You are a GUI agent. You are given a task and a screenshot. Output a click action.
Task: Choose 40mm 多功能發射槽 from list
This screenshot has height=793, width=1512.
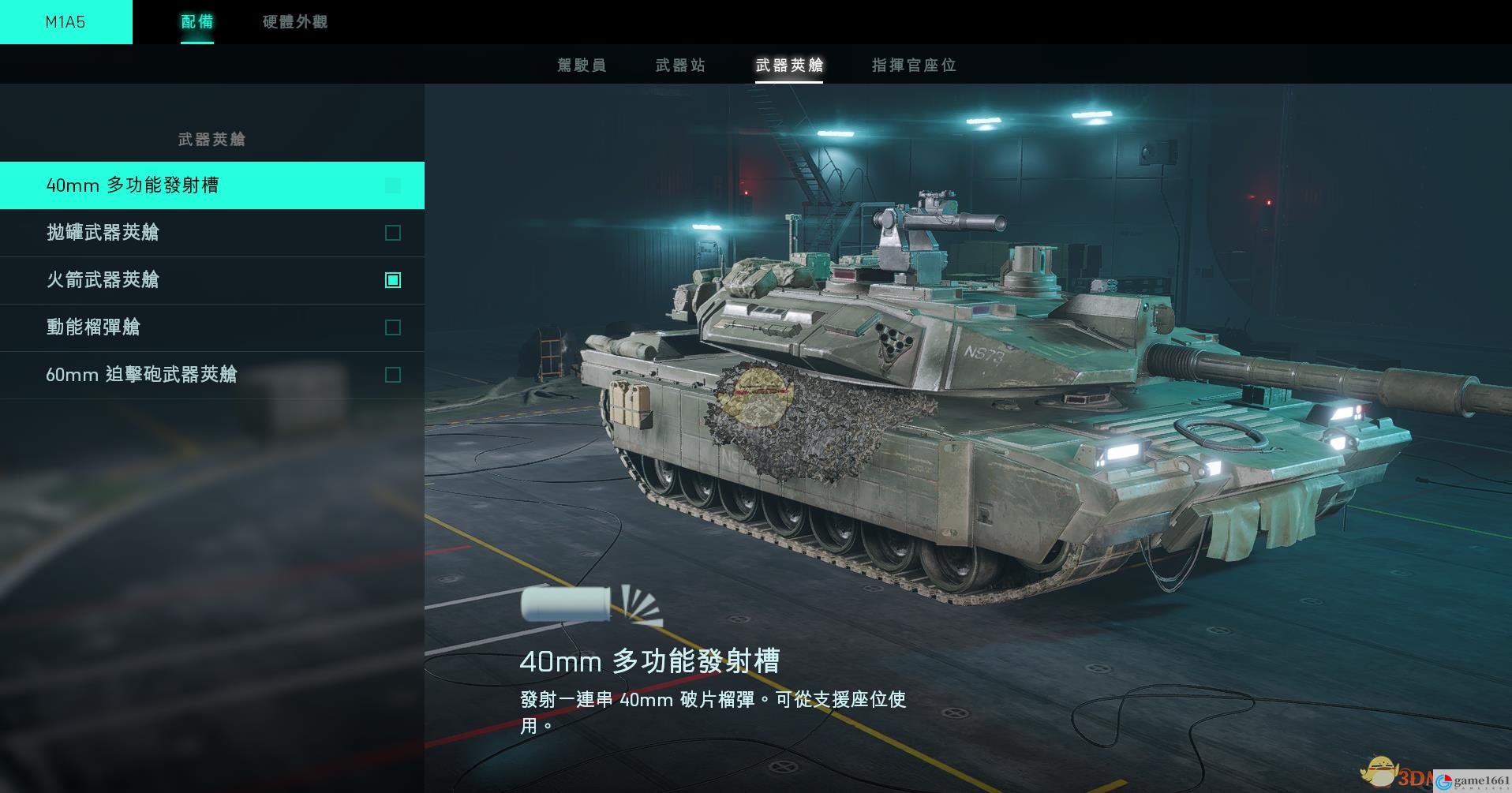point(211,185)
